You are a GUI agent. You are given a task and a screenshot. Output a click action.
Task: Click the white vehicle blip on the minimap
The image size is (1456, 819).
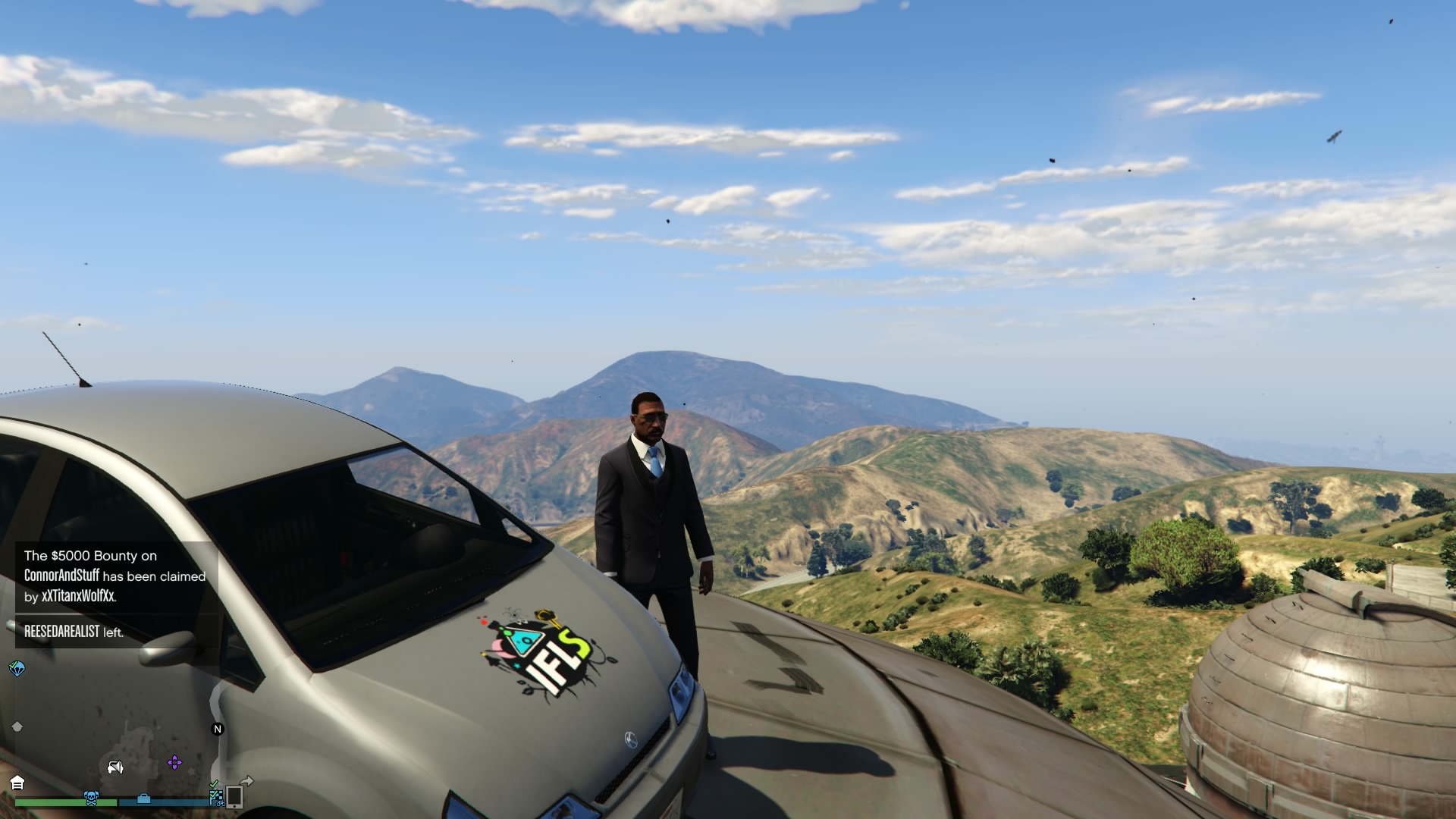point(115,767)
